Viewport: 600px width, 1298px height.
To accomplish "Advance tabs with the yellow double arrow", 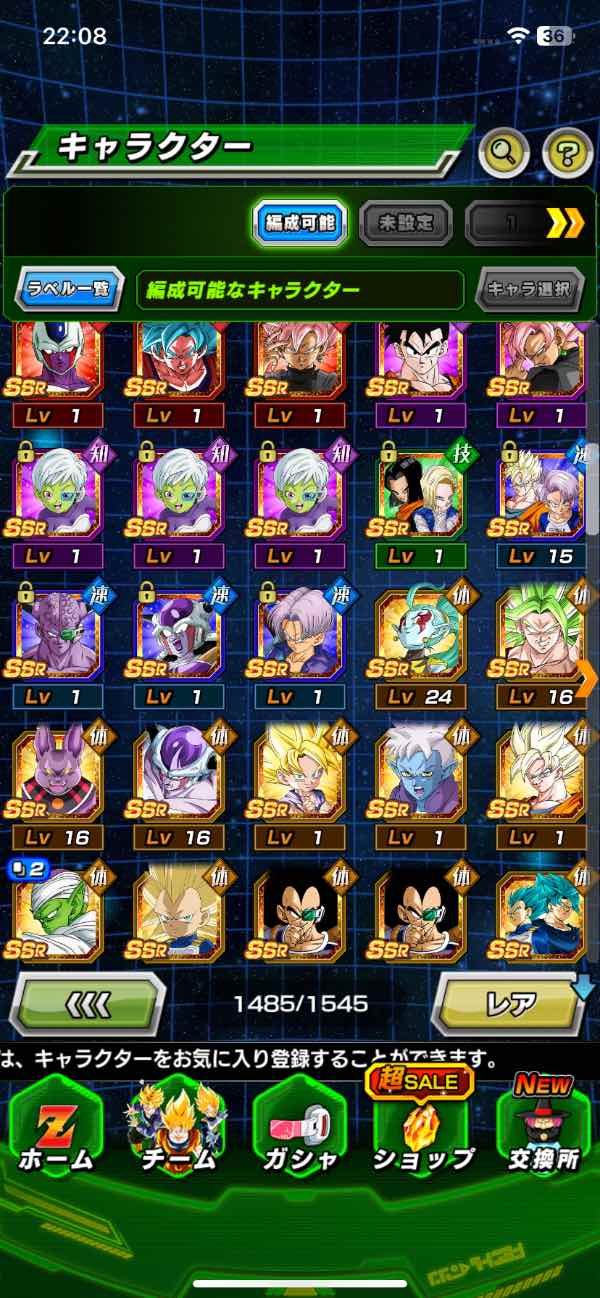I will 565,224.
